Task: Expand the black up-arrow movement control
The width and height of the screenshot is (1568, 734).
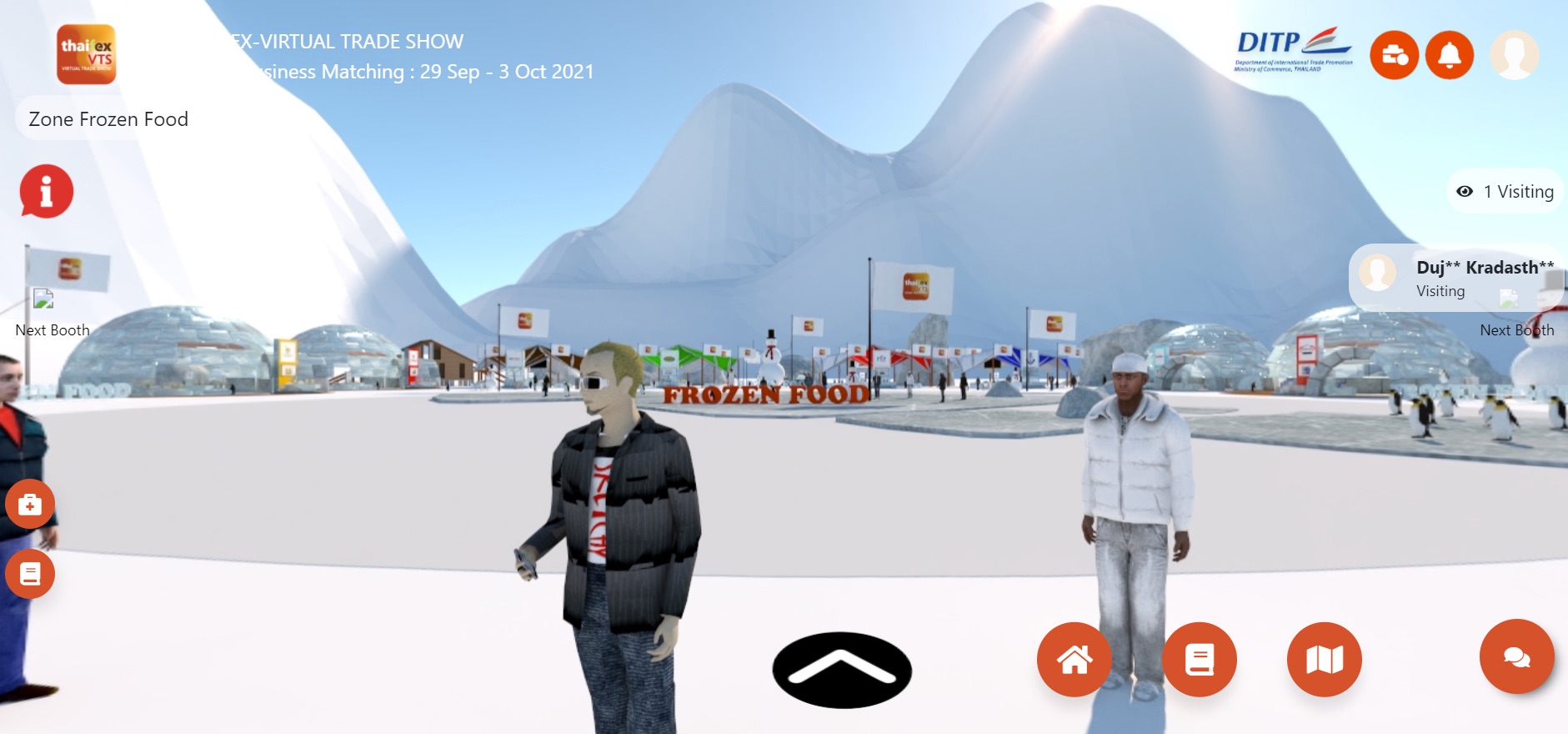Action: pos(842,667)
